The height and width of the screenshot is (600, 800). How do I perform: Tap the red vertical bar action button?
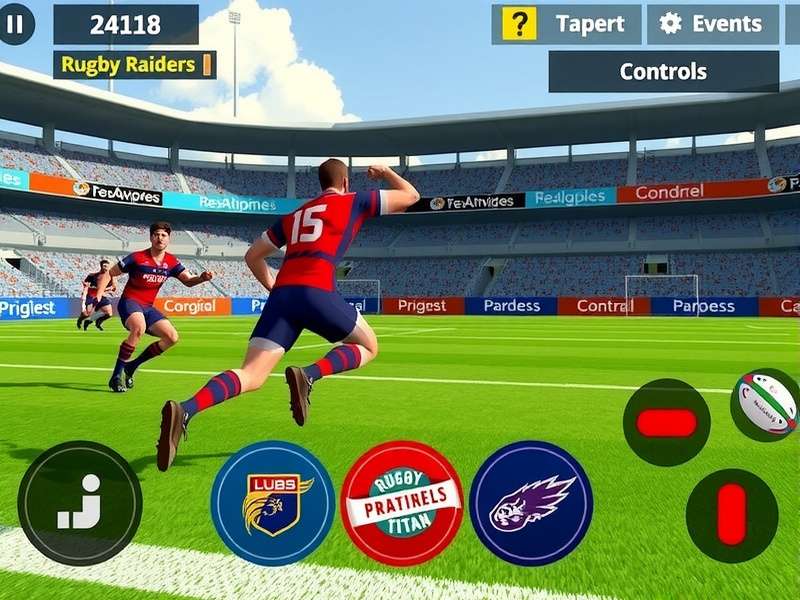point(732,515)
